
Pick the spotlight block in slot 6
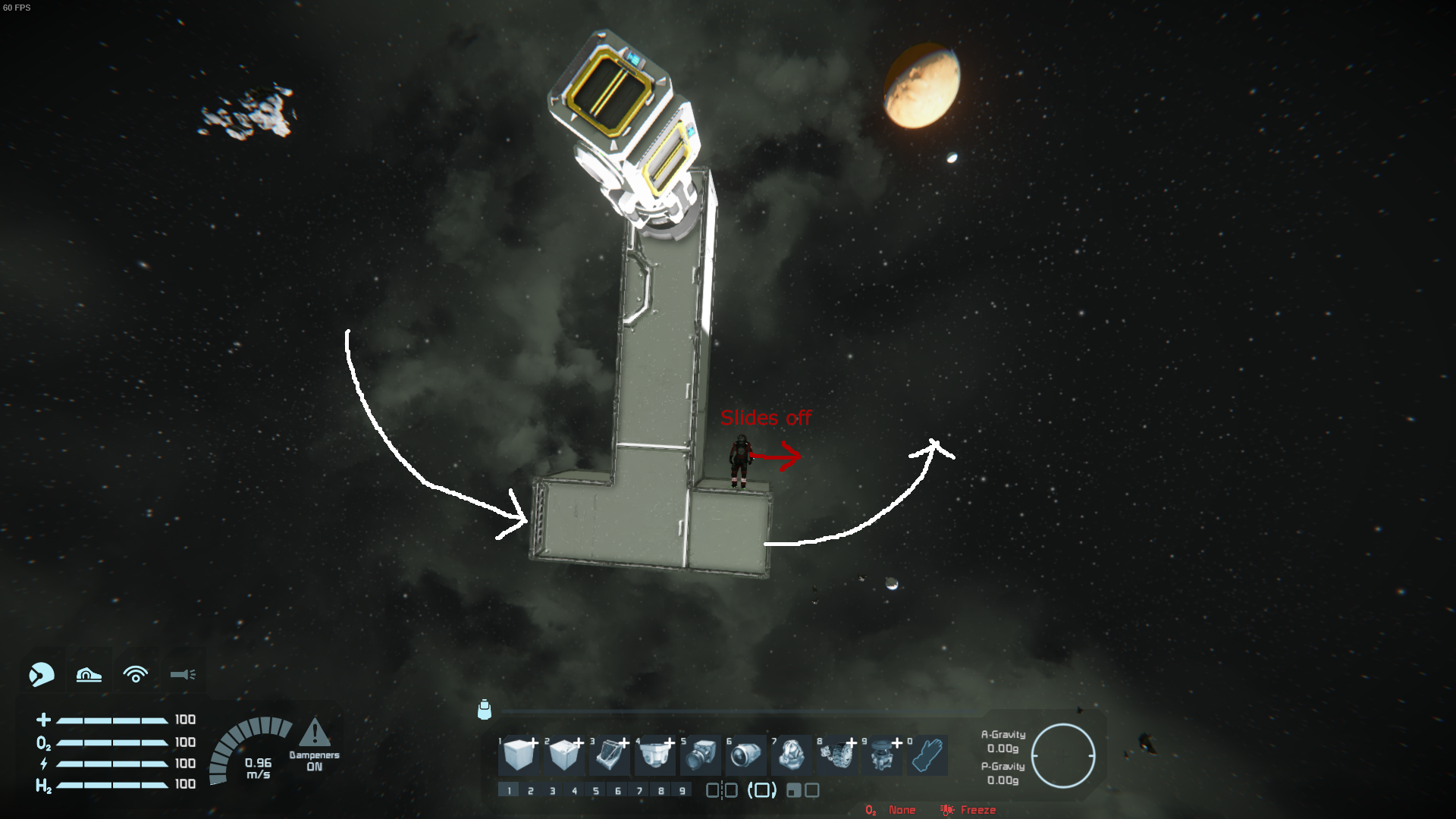click(x=745, y=755)
